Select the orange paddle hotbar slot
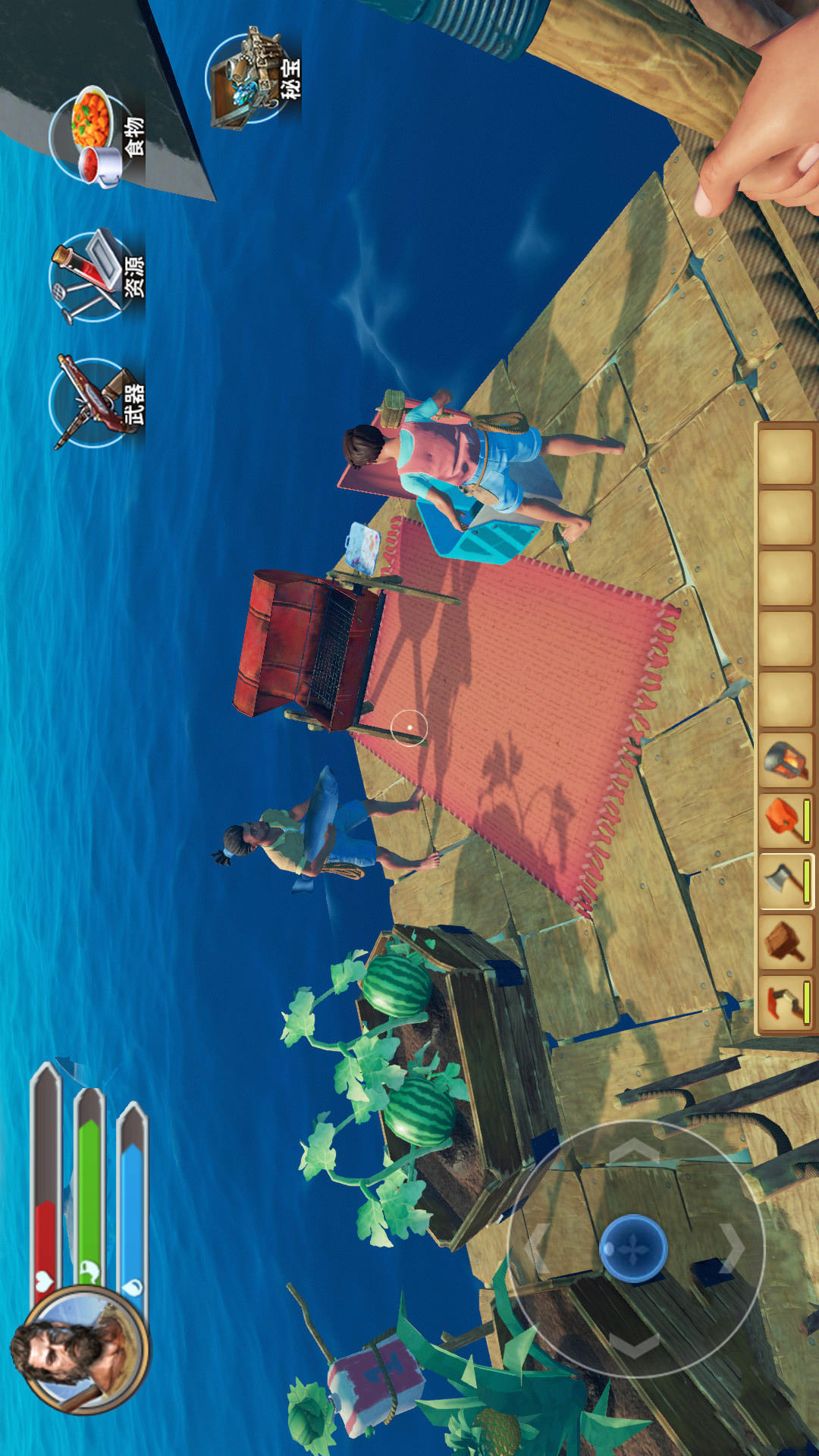Image resolution: width=819 pixels, height=1456 pixels. coord(786,821)
